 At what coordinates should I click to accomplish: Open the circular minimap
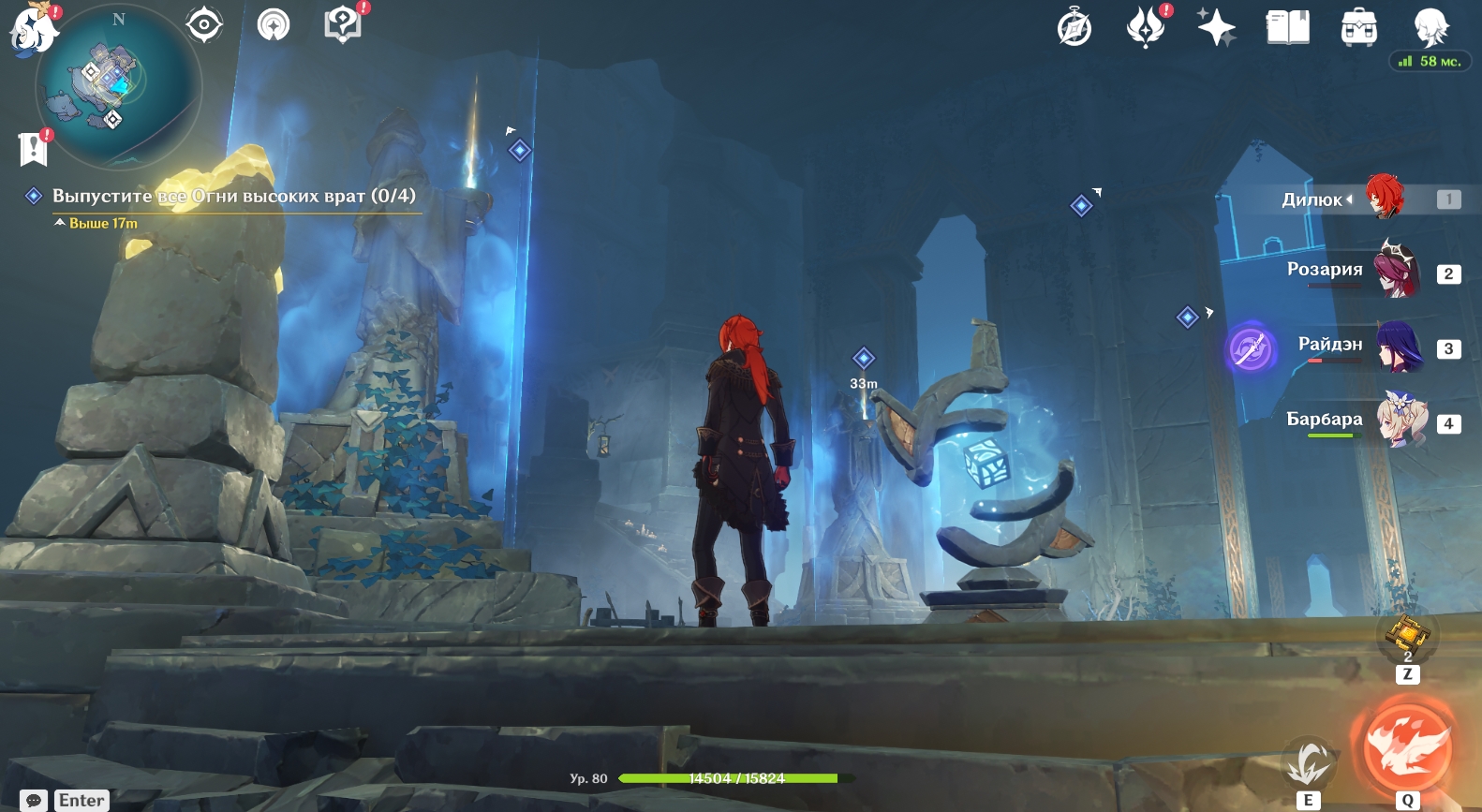point(117,88)
